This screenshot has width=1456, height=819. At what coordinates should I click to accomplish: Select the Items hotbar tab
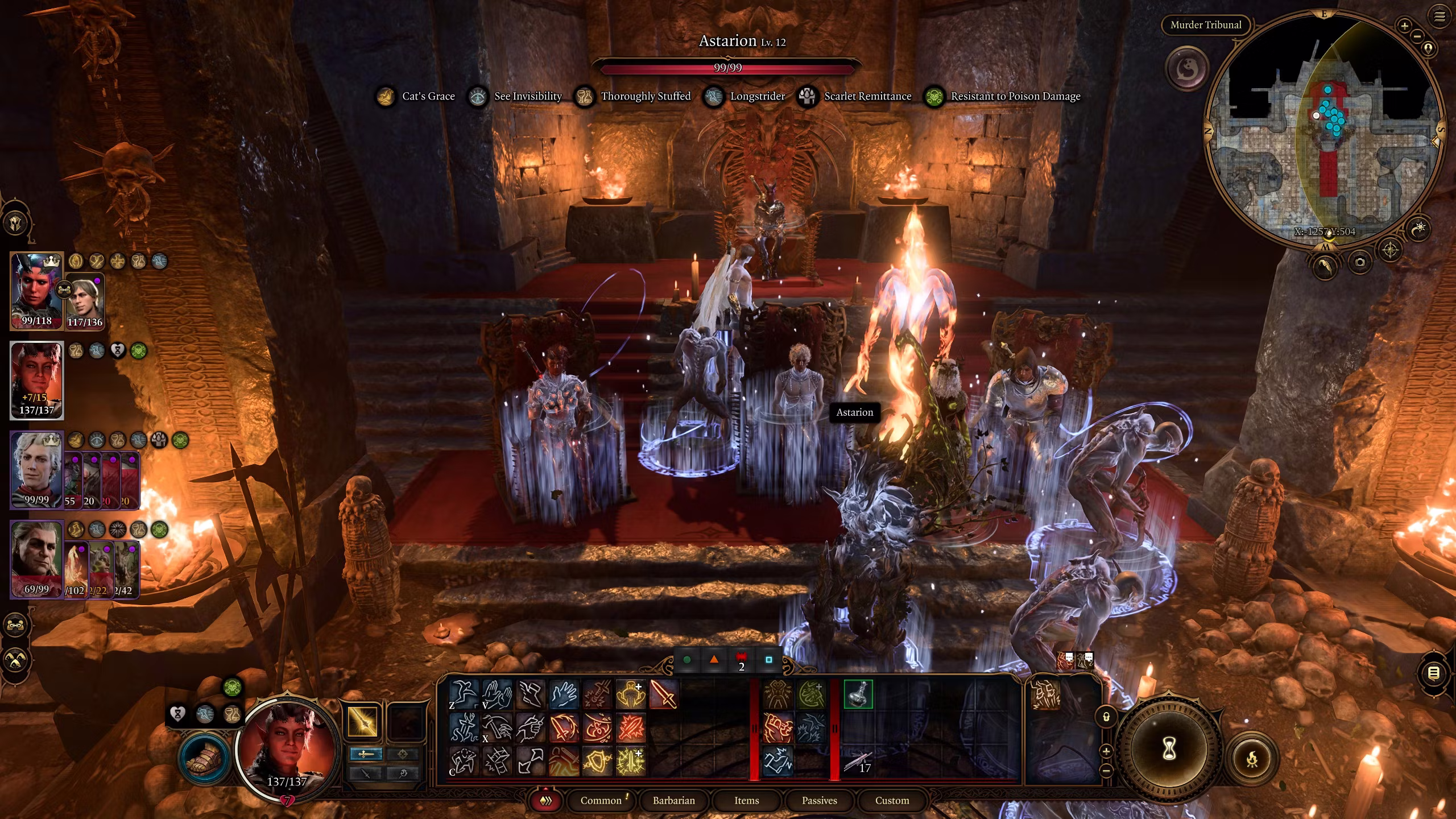pos(746,800)
